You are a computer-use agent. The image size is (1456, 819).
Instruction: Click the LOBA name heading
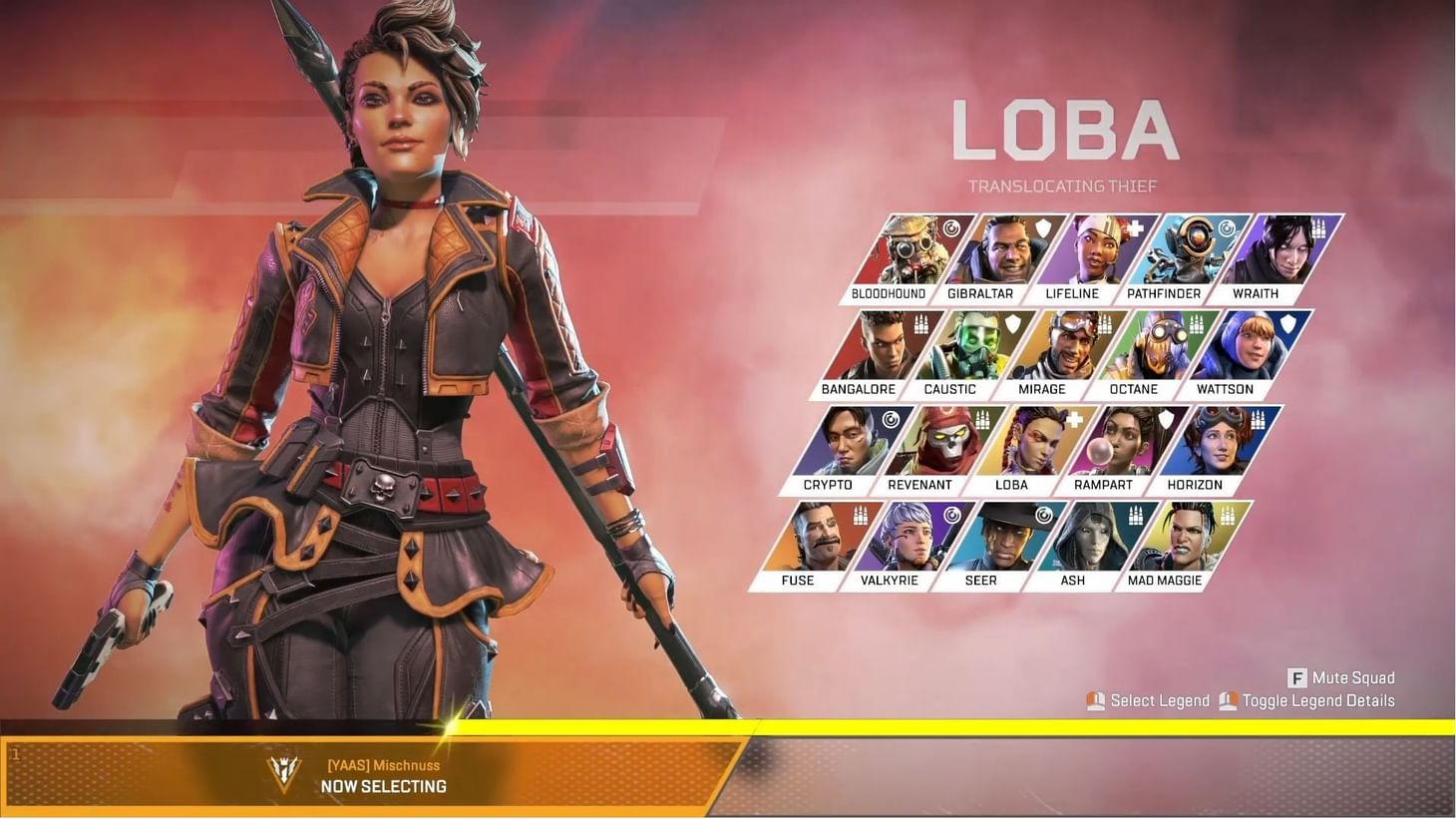click(1063, 130)
